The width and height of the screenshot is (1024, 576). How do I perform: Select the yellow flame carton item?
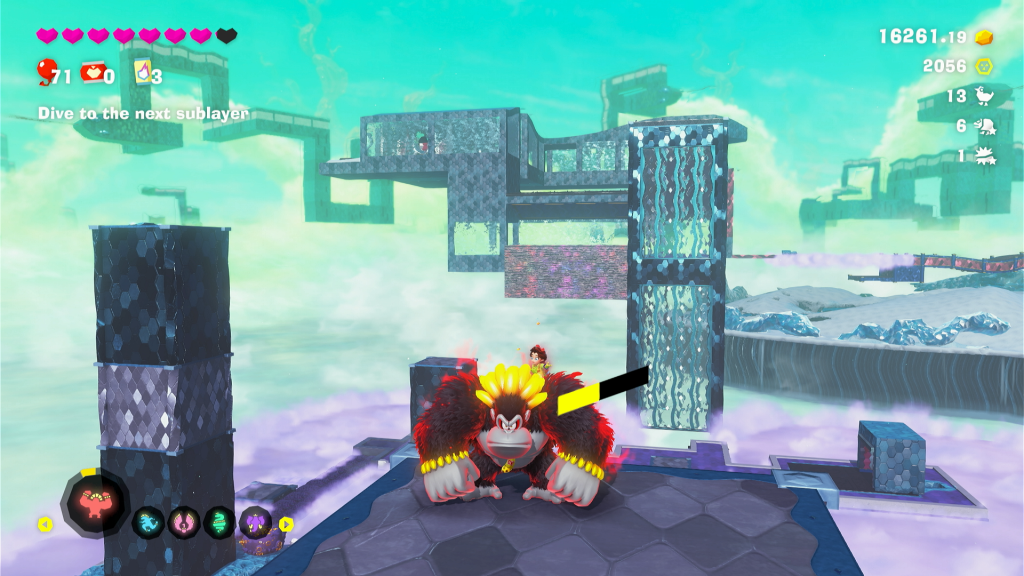click(x=143, y=72)
